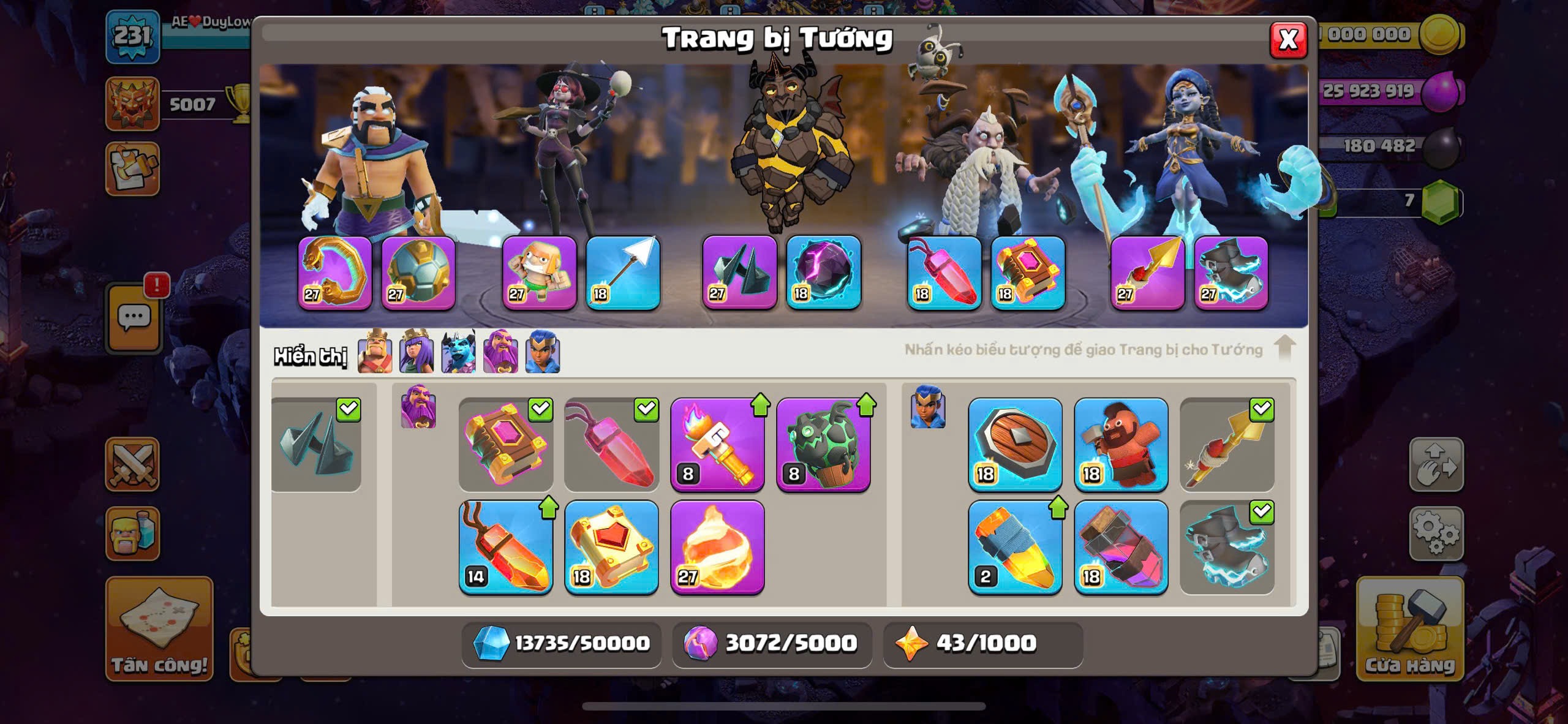Image resolution: width=1568 pixels, height=724 pixels.
Task: Select the equipped Giant Puppet slot
Action: click(x=539, y=272)
